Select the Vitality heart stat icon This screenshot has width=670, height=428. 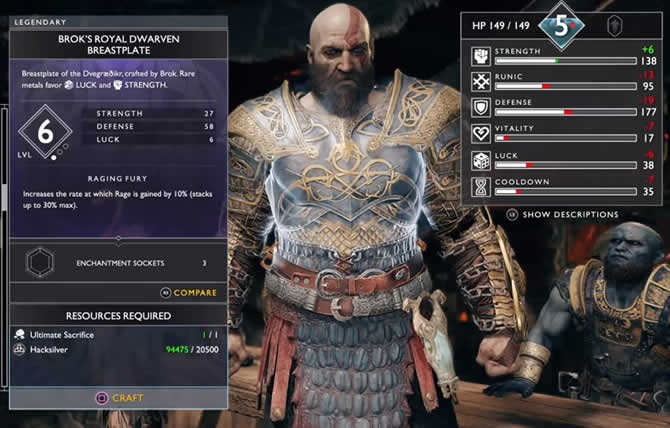(x=482, y=133)
